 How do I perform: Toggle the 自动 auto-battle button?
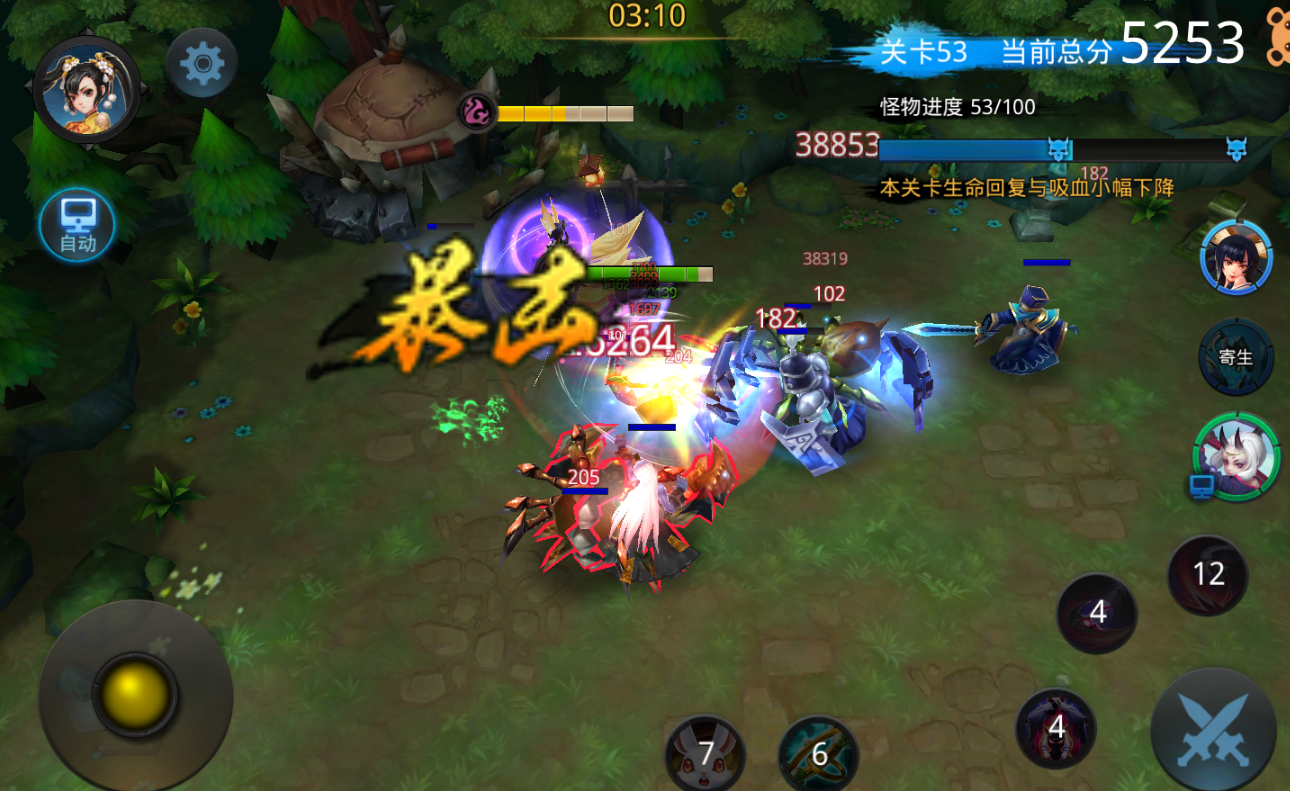pyautogui.click(x=77, y=225)
